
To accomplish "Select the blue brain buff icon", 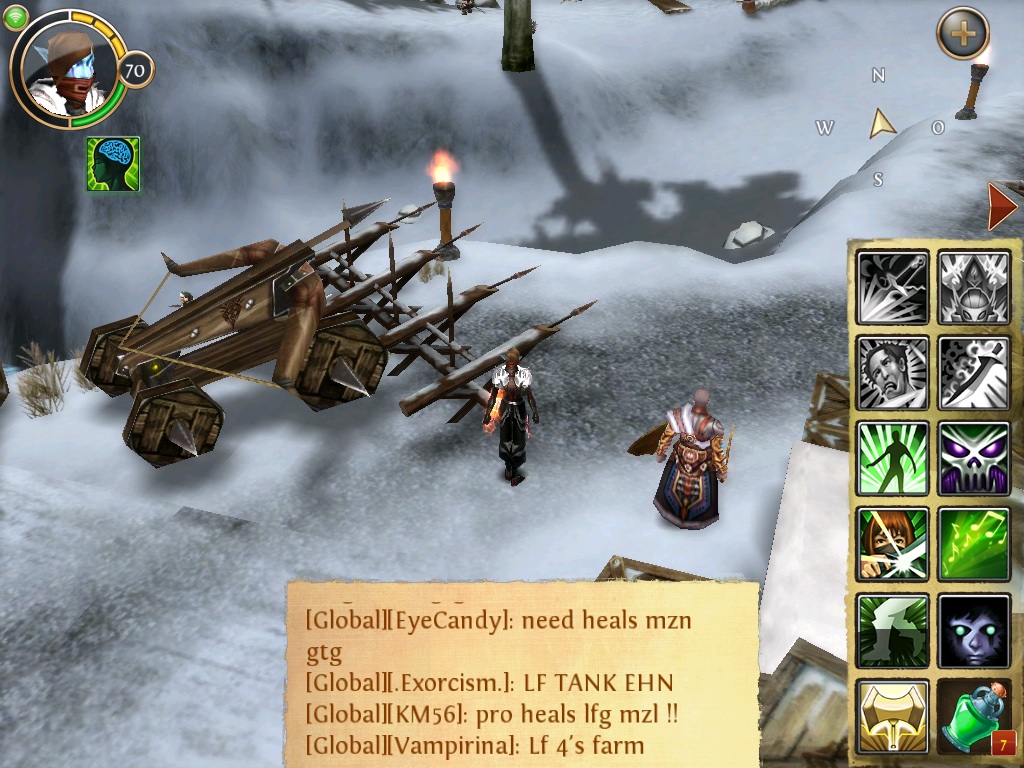I will 113,164.
